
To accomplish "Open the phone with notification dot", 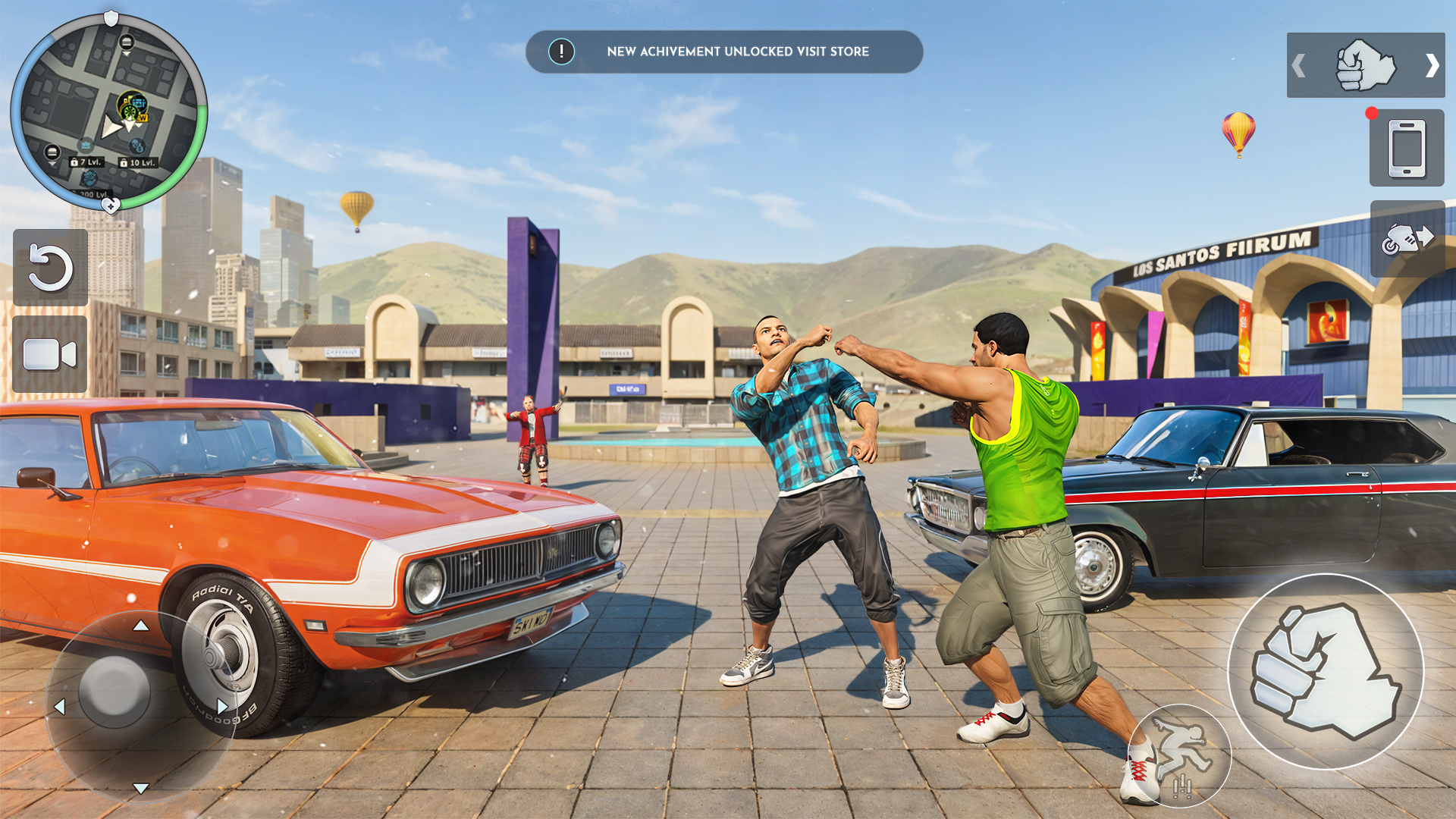I will click(x=1407, y=148).
